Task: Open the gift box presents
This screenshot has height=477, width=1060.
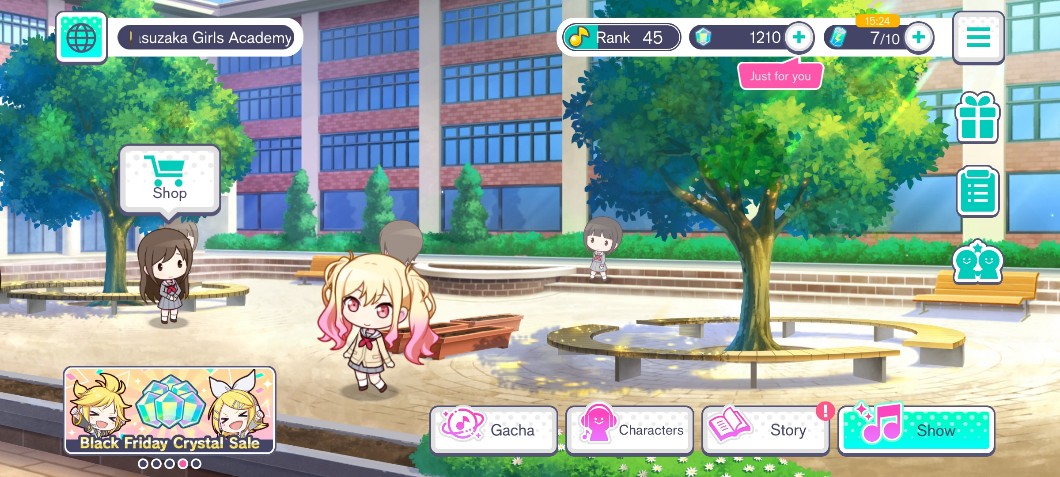Action: coord(977,117)
